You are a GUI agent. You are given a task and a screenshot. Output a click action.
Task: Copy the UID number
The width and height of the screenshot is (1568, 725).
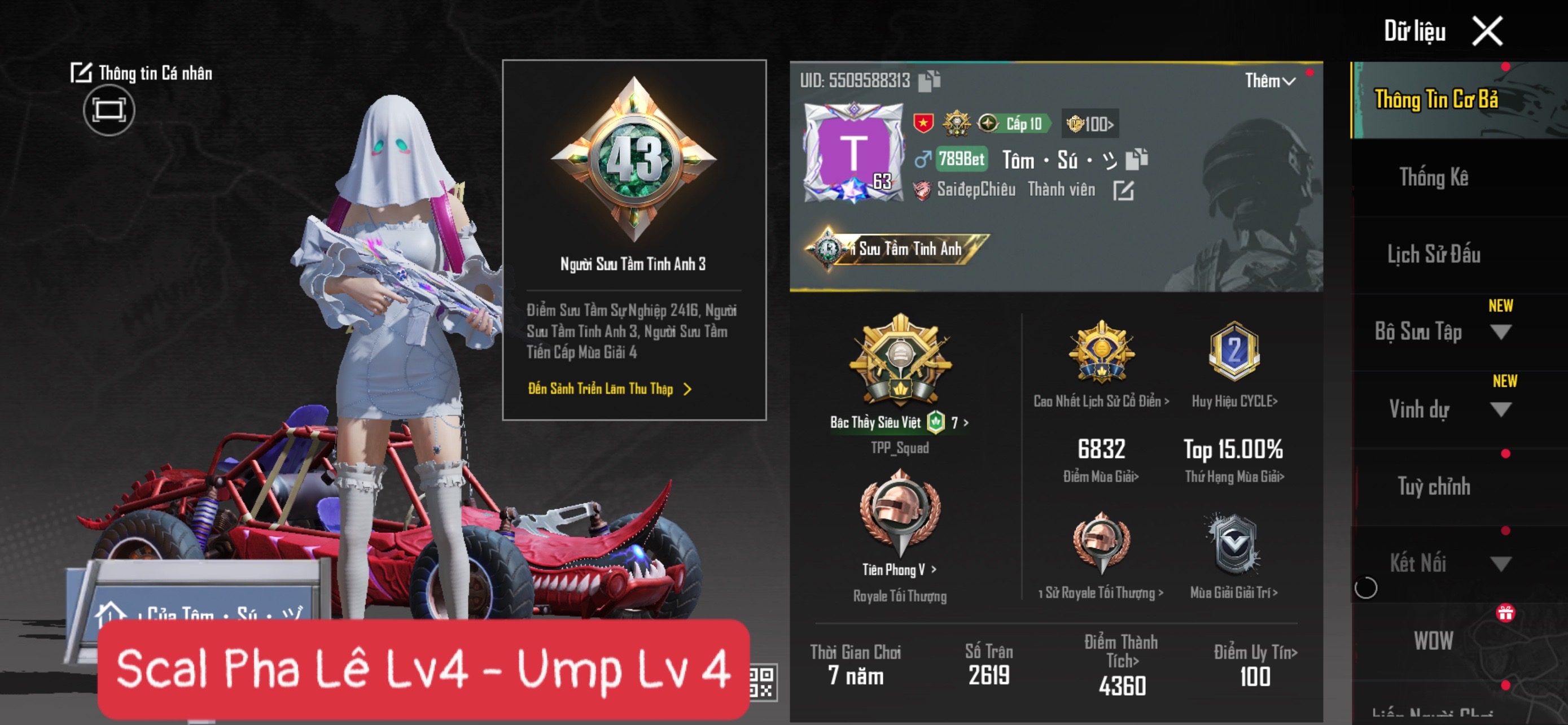[929, 80]
